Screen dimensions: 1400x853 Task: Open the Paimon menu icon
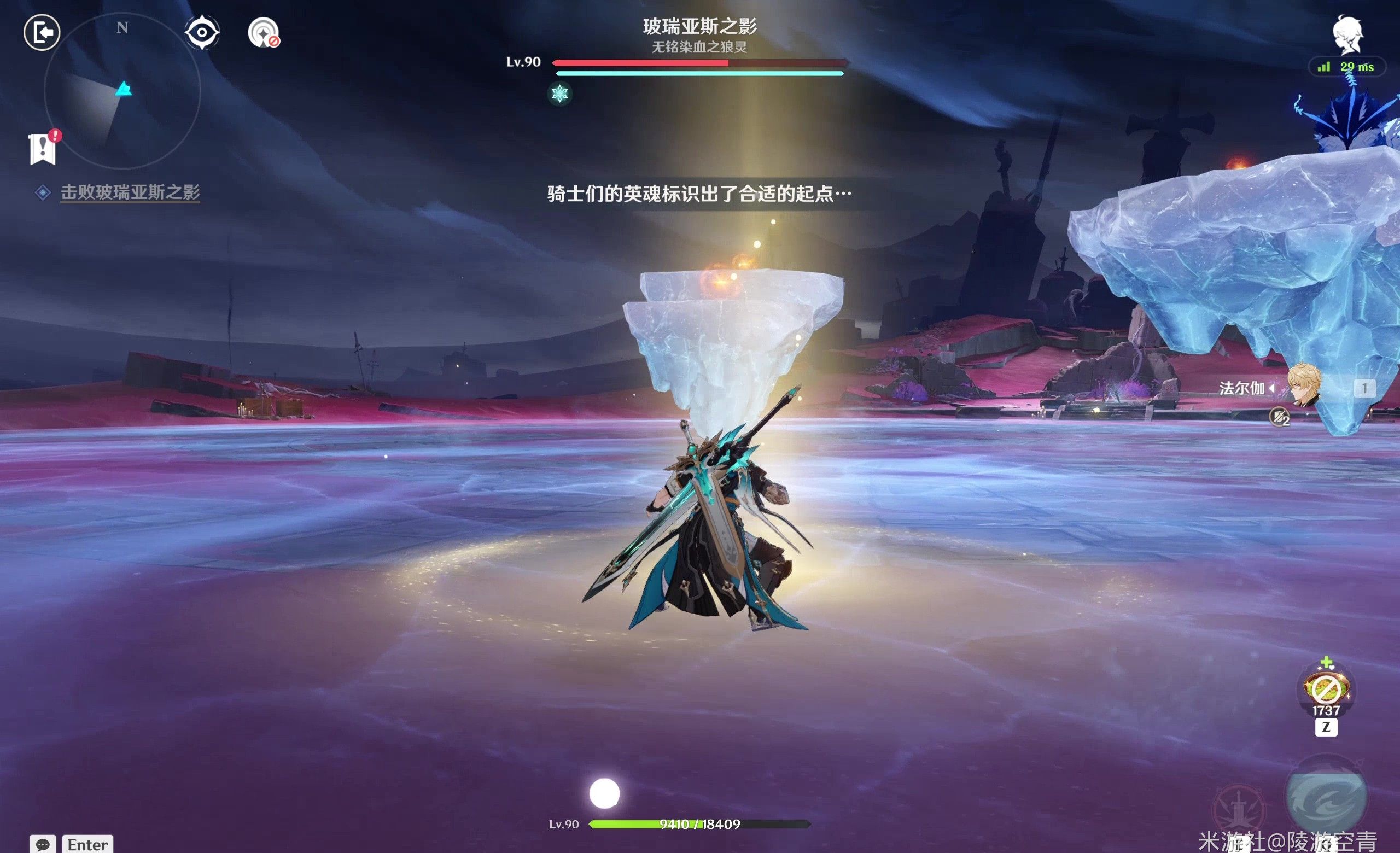tap(1346, 35)
